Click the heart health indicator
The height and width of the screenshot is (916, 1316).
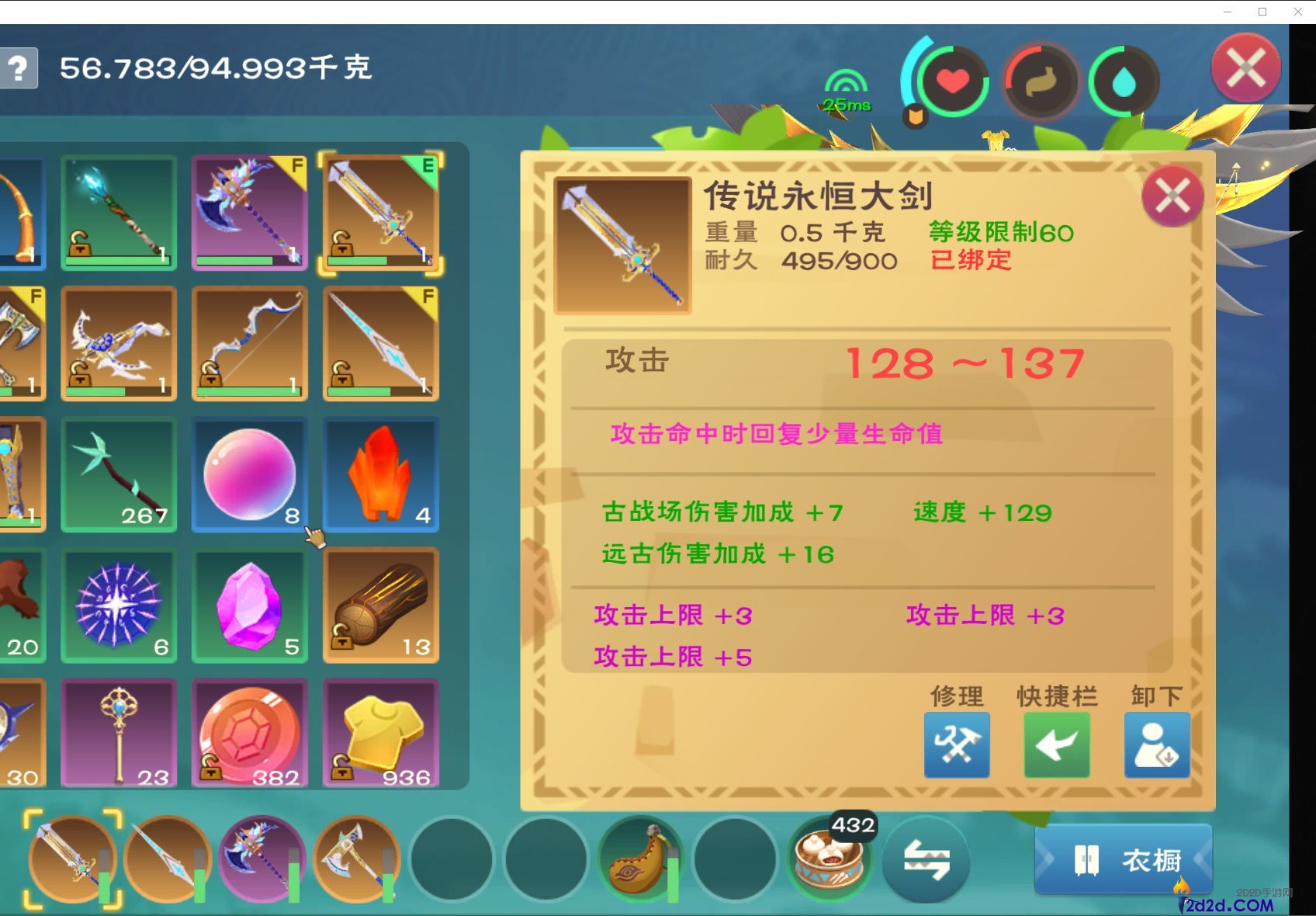[x=954, y=81]
